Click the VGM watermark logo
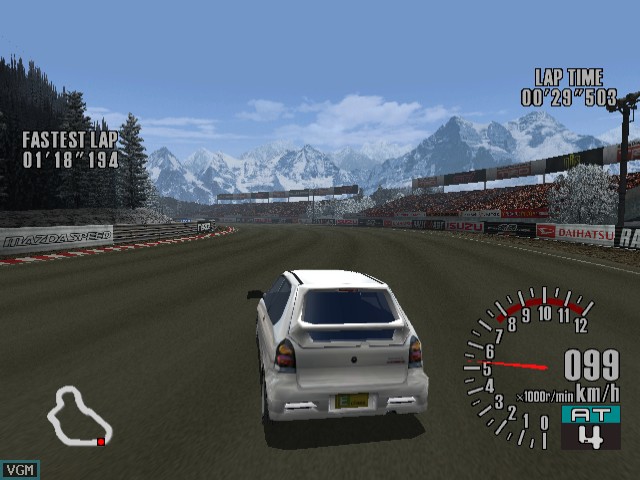Screen dimensions: 640x480 (20, 469)
